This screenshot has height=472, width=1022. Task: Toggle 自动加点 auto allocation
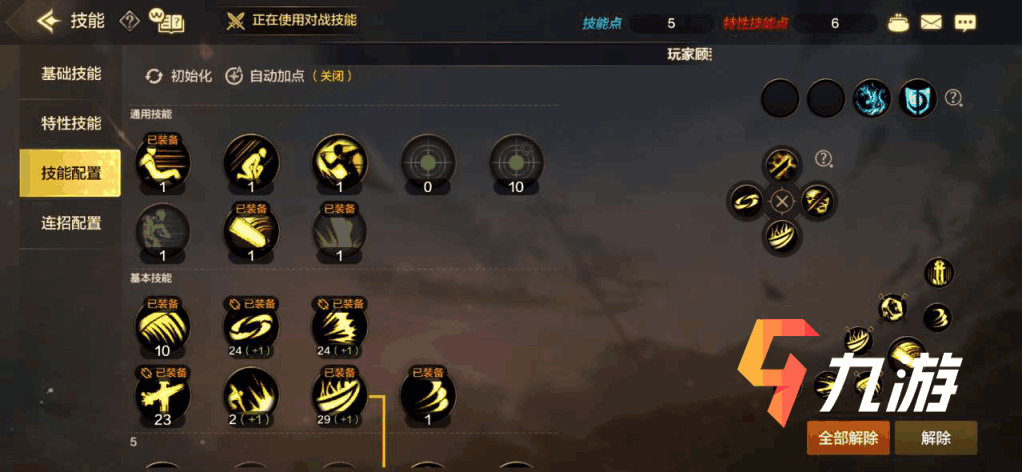coord(288,76)
